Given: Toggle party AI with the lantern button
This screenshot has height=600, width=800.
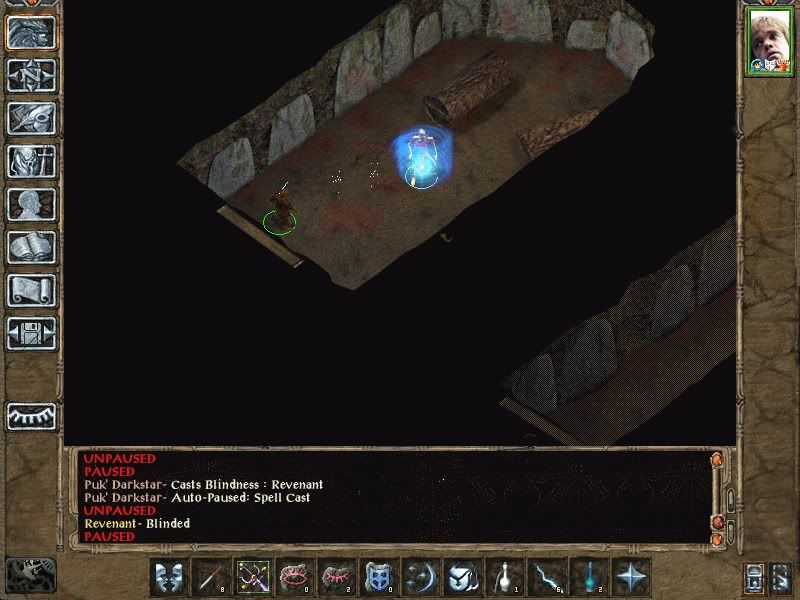Looking at the screenshot, I should (x=755, y=577).
